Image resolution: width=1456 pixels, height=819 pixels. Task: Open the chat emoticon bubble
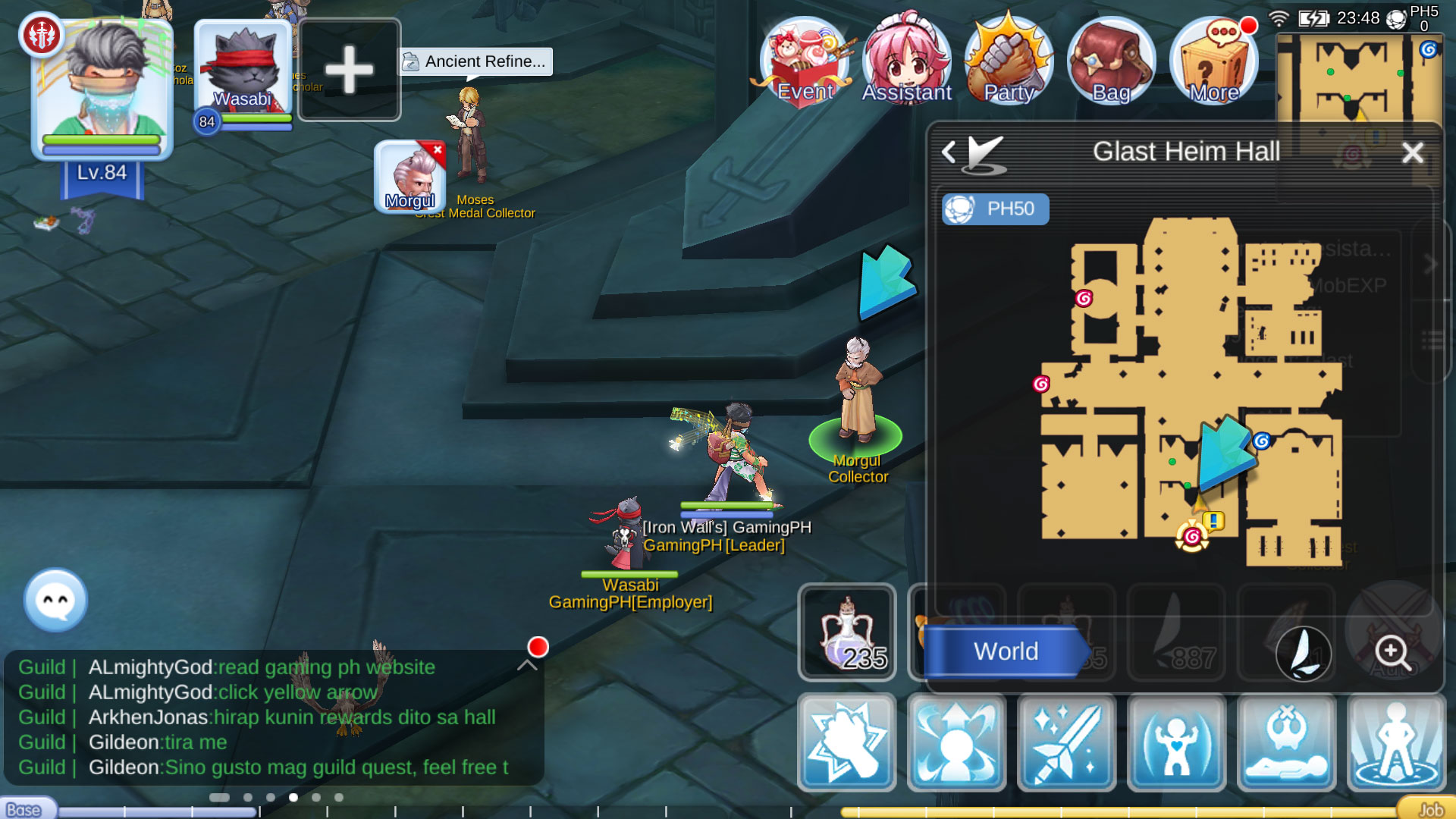pos(55,600)
